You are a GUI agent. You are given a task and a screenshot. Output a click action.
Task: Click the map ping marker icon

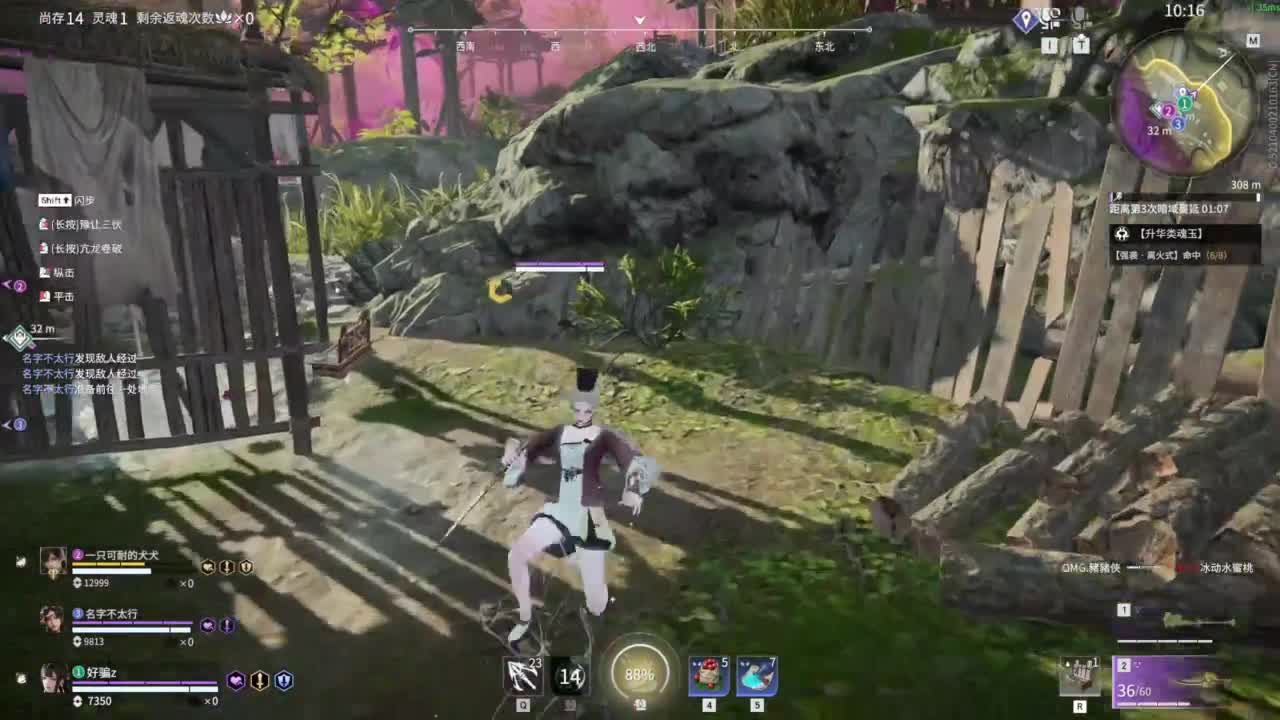point(1025,18)
